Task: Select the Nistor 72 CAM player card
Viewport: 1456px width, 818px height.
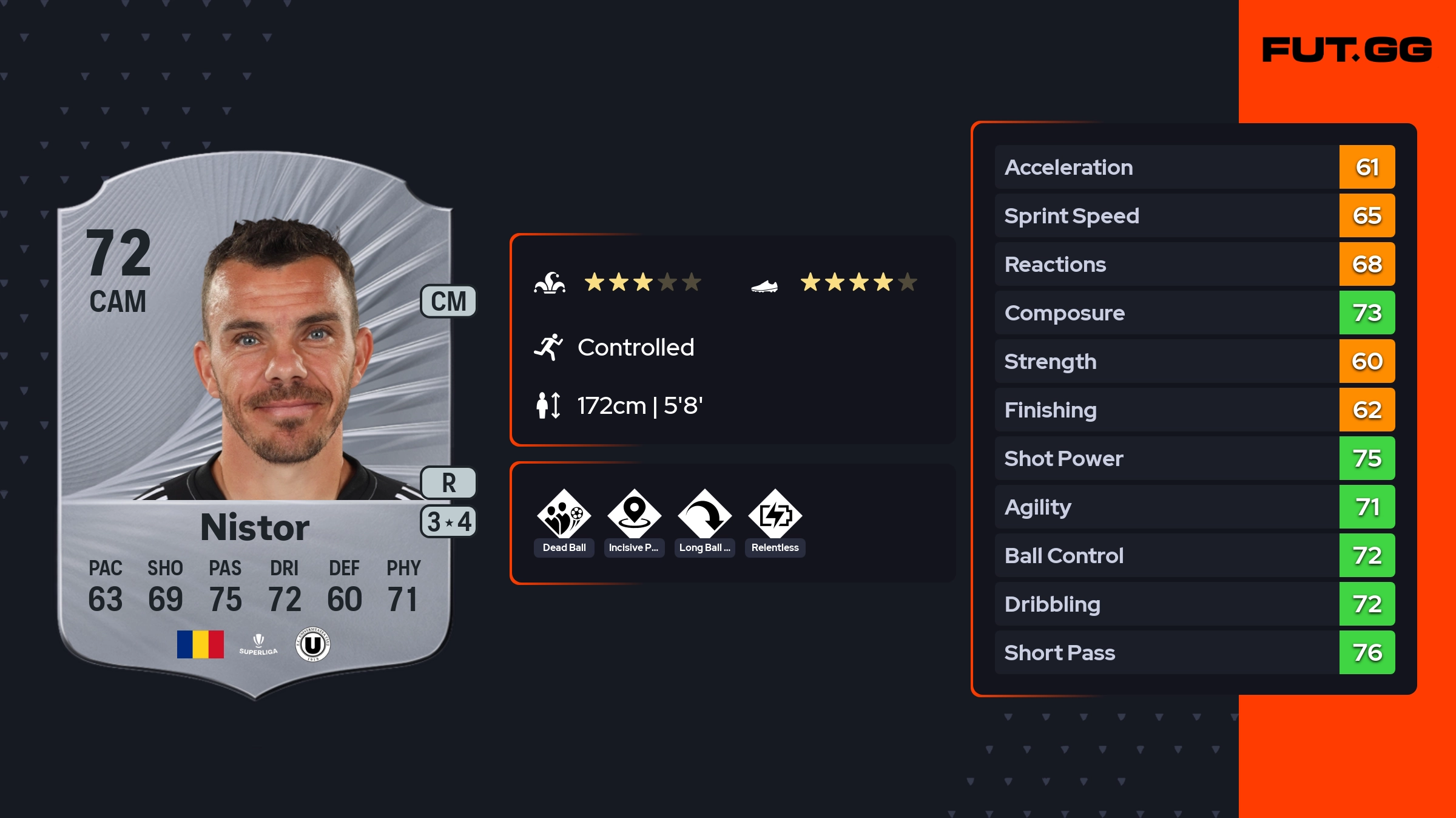Action: 255,425
